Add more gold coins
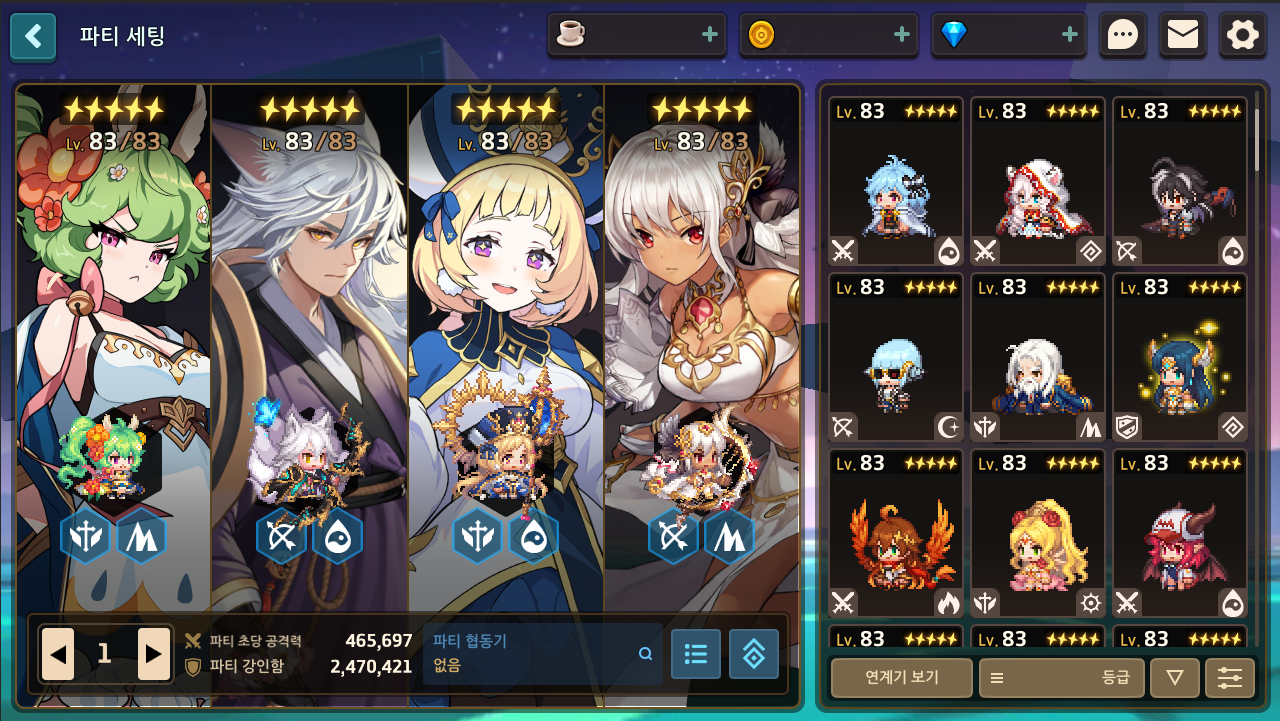This screenshot has height=721, width=1280. 902,35
